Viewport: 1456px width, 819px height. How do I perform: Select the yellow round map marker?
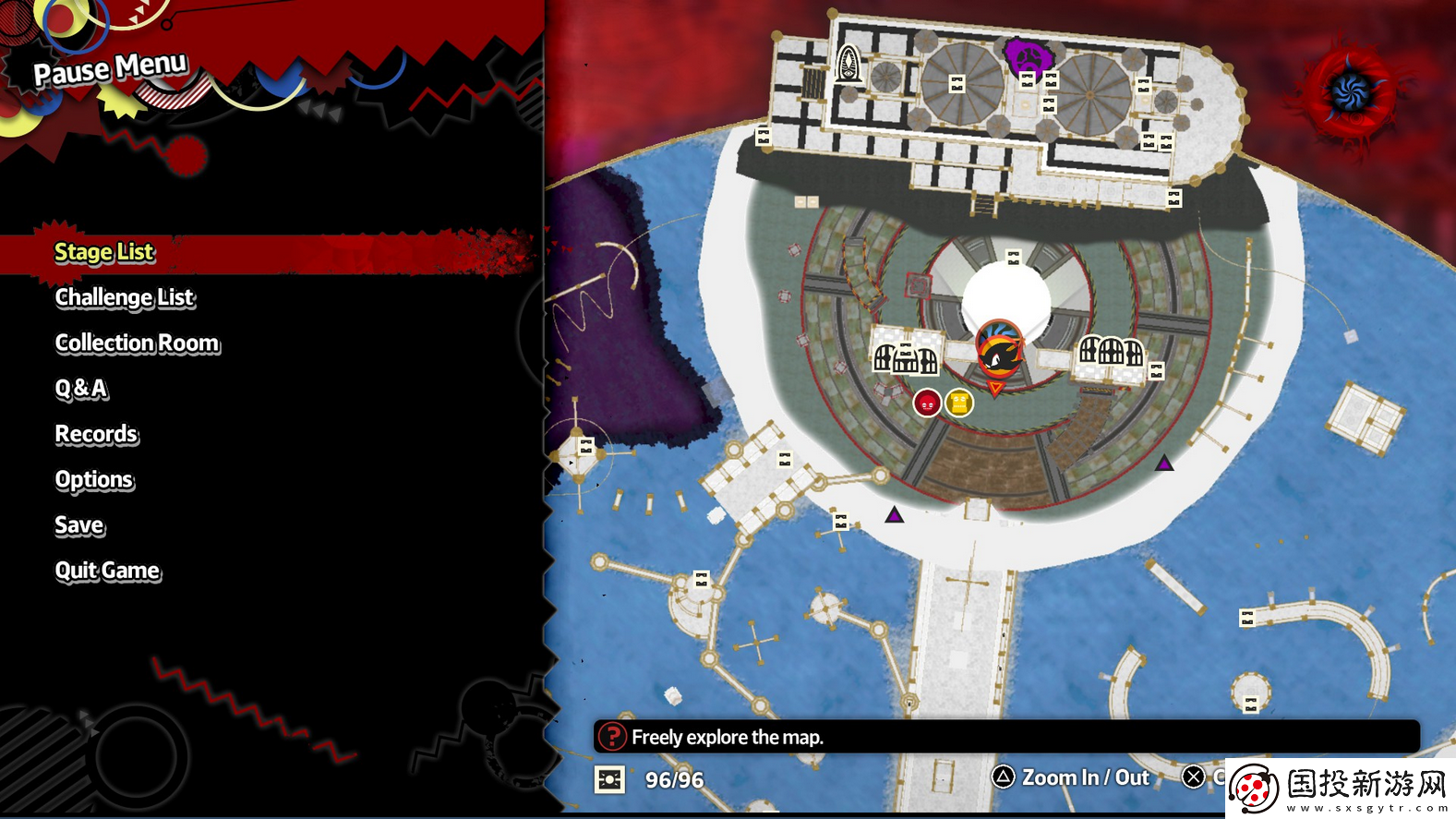[x=959, y=403]
